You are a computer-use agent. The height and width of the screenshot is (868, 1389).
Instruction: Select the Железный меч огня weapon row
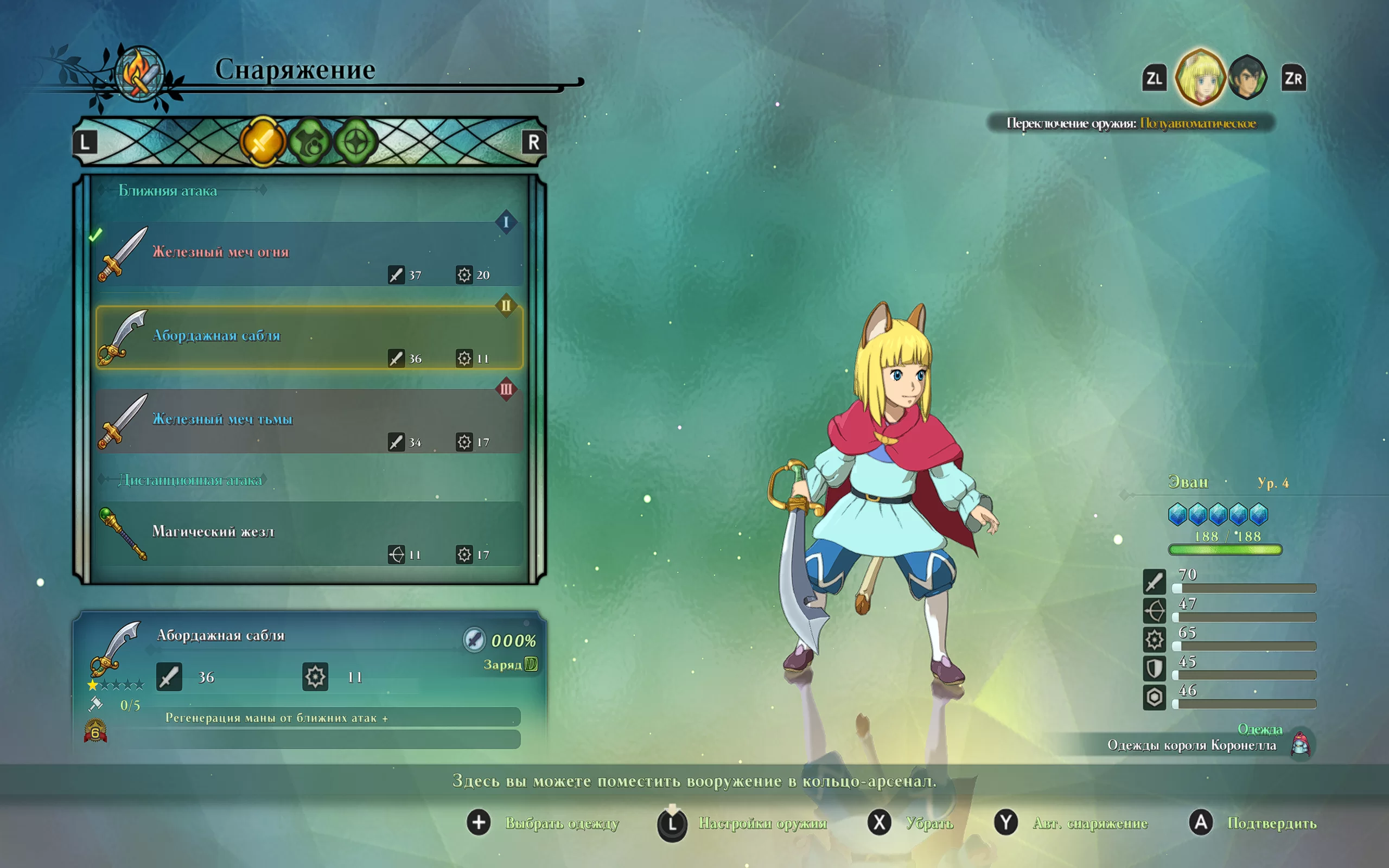point(310,254)
